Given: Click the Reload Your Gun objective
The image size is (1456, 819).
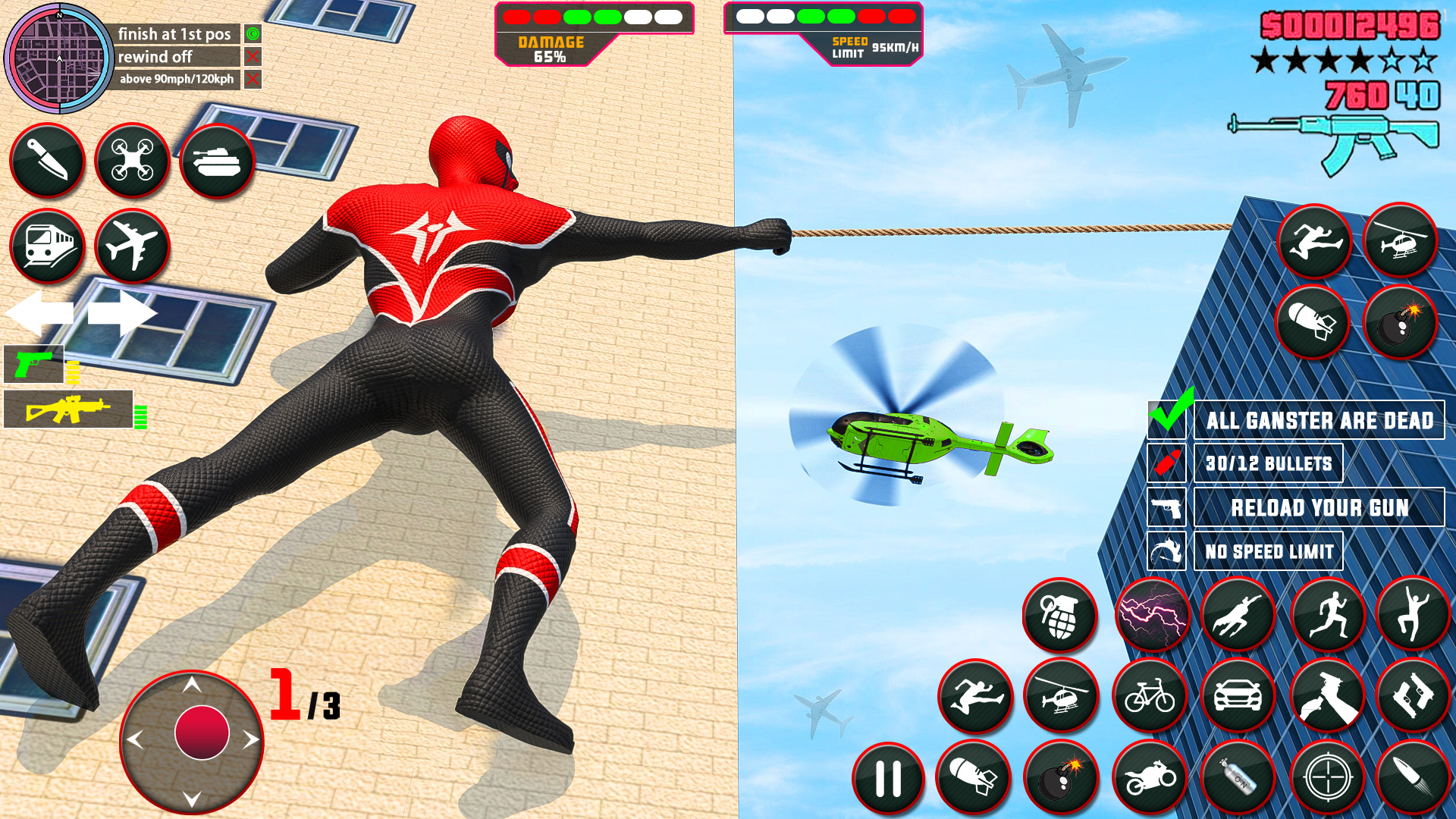Looking at the screenshot, I should point(1319,507).
